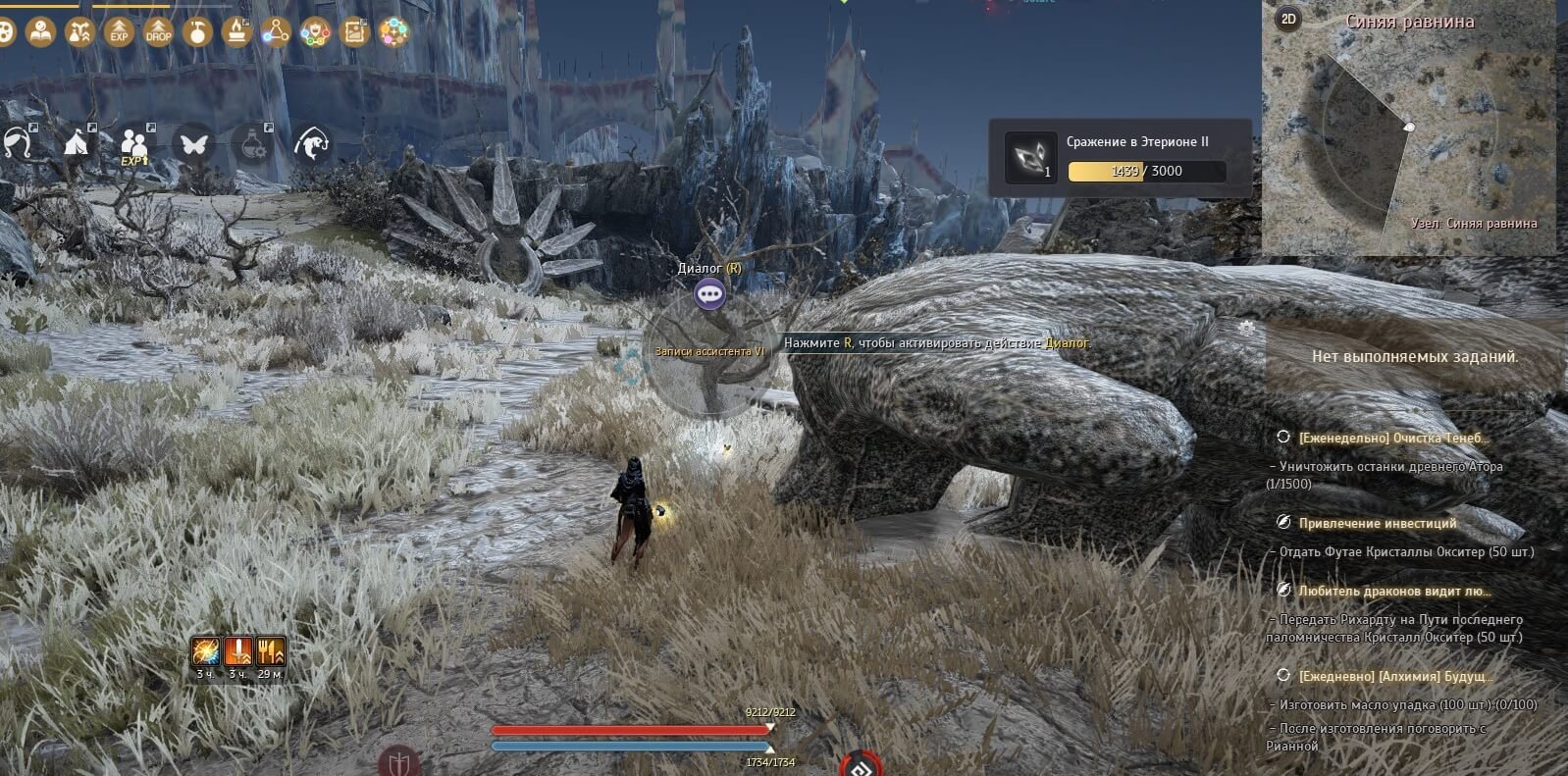The height and width of the screenshot is (776, 1568).
Task: Open the triangle node network icon
Action: click(x=276, y=31)
